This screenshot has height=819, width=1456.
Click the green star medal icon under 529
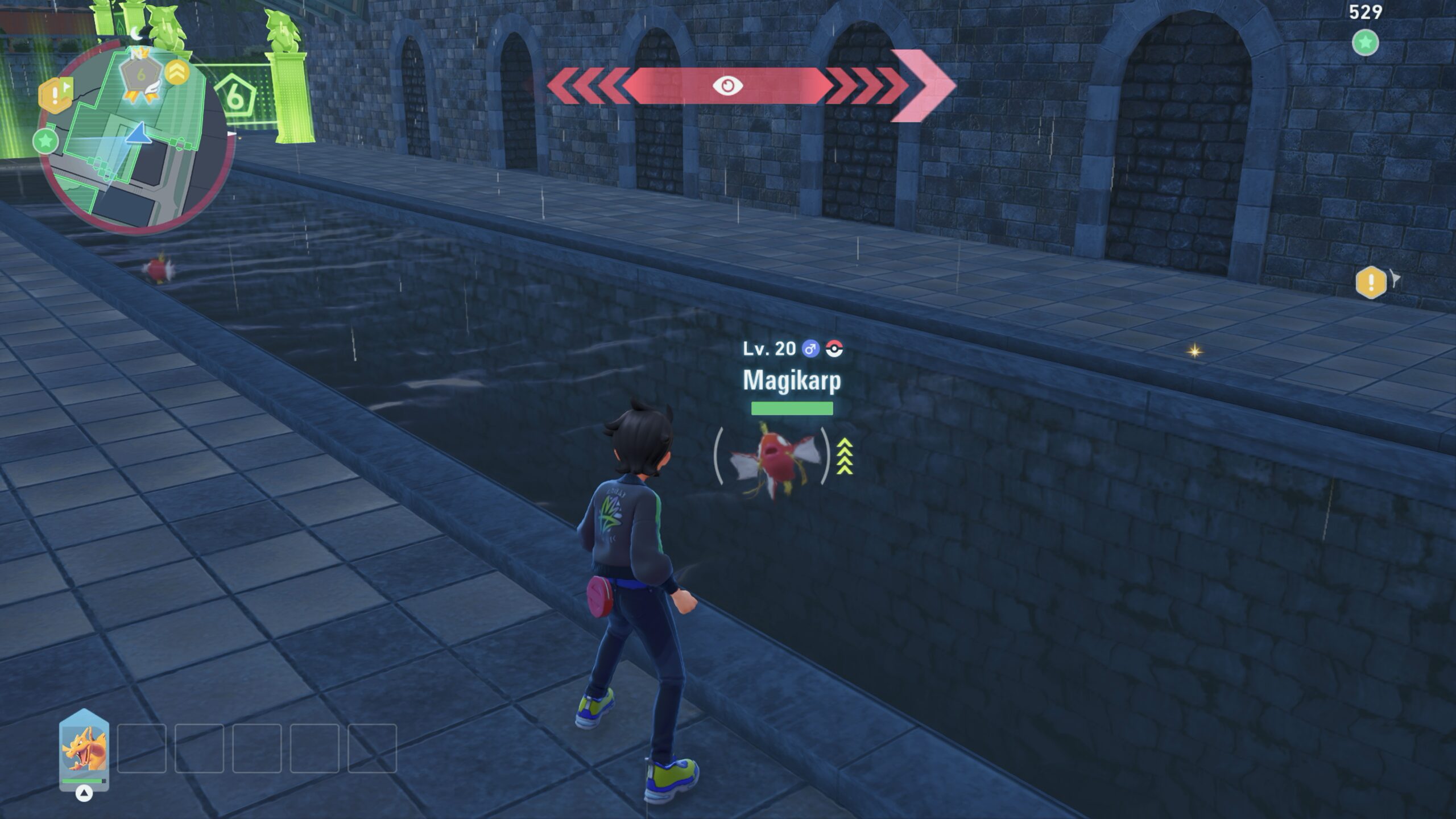[1365, 43]
